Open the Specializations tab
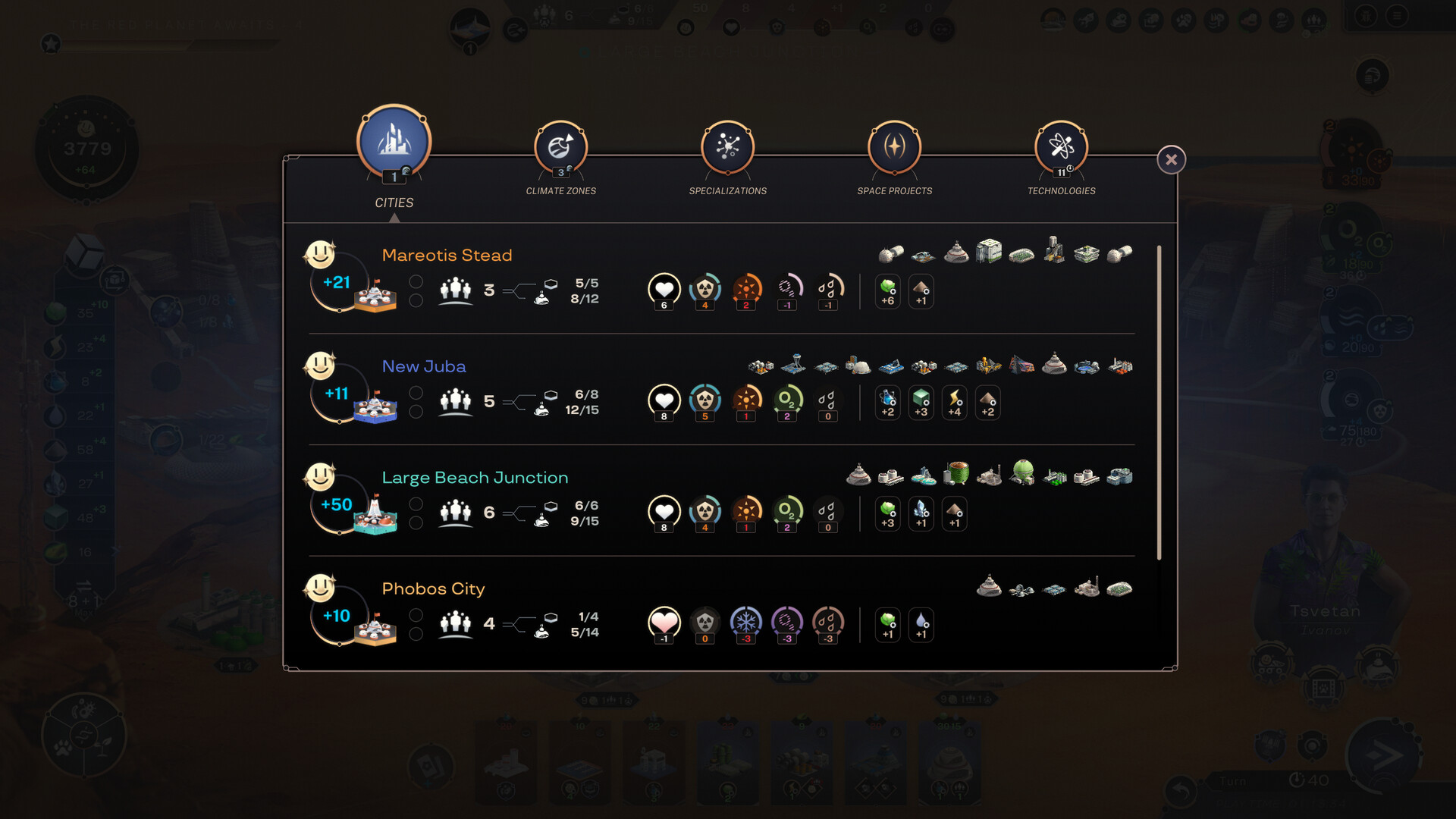Image resolution: width=1456 pixels, height=819 pixels. [x=727, y=149]
